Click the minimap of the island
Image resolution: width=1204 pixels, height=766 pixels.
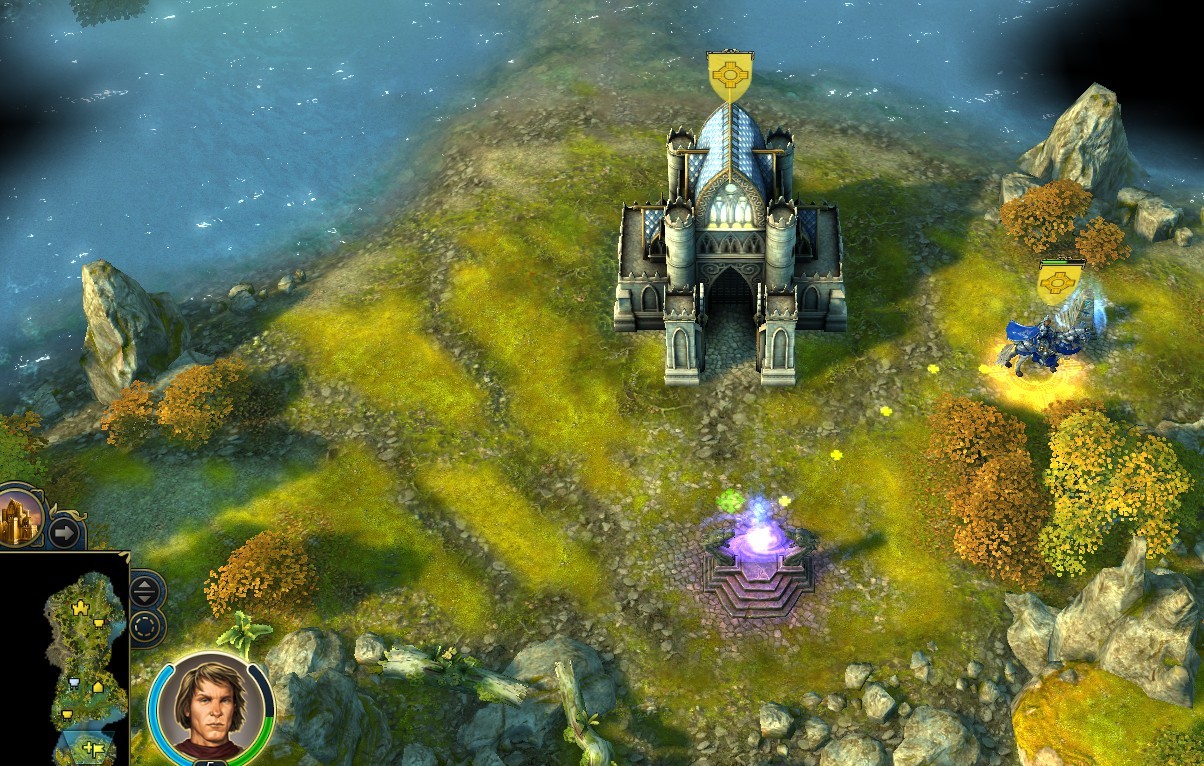click(87, 650)
